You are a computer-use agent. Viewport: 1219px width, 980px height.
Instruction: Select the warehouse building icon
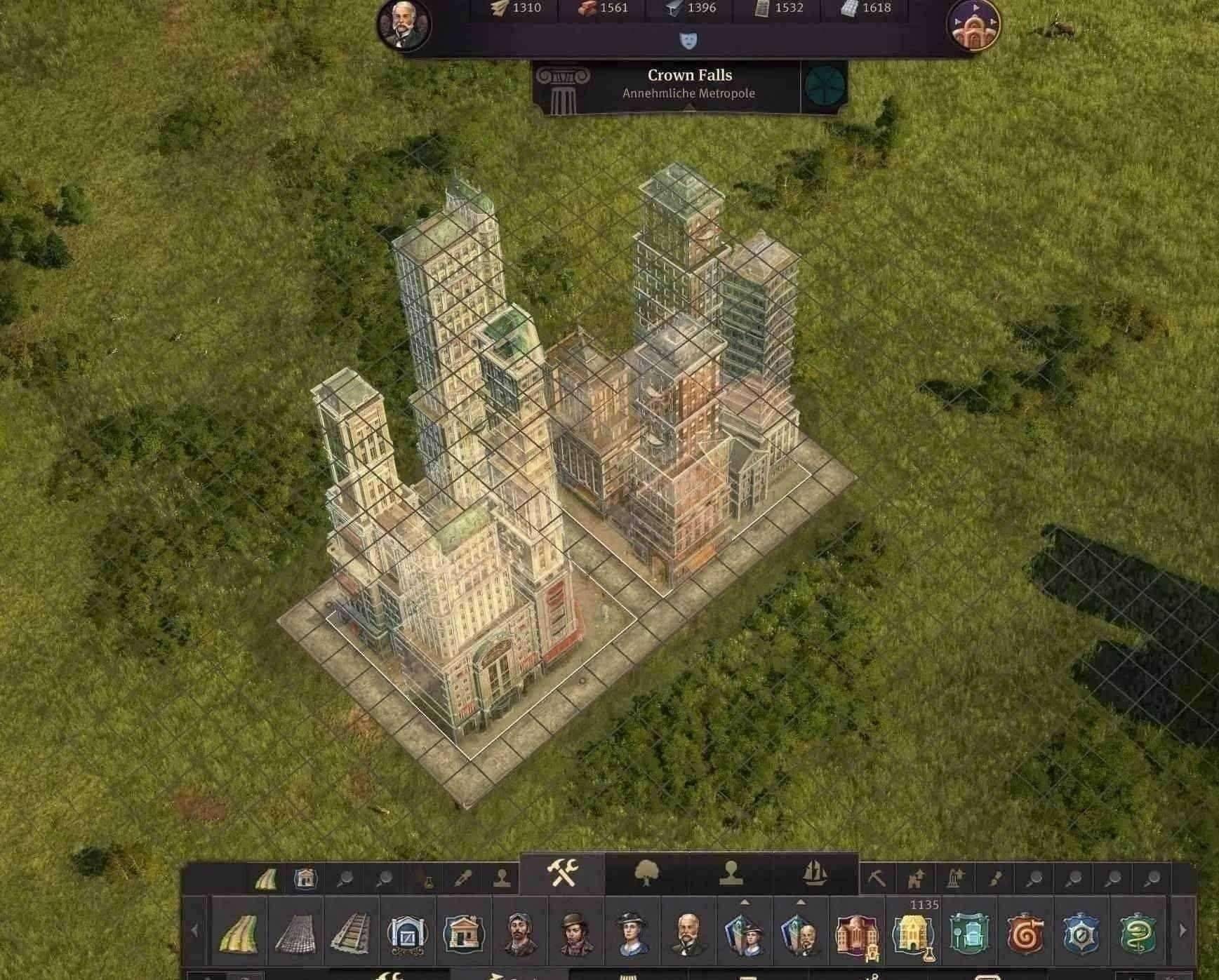point(407,933)
